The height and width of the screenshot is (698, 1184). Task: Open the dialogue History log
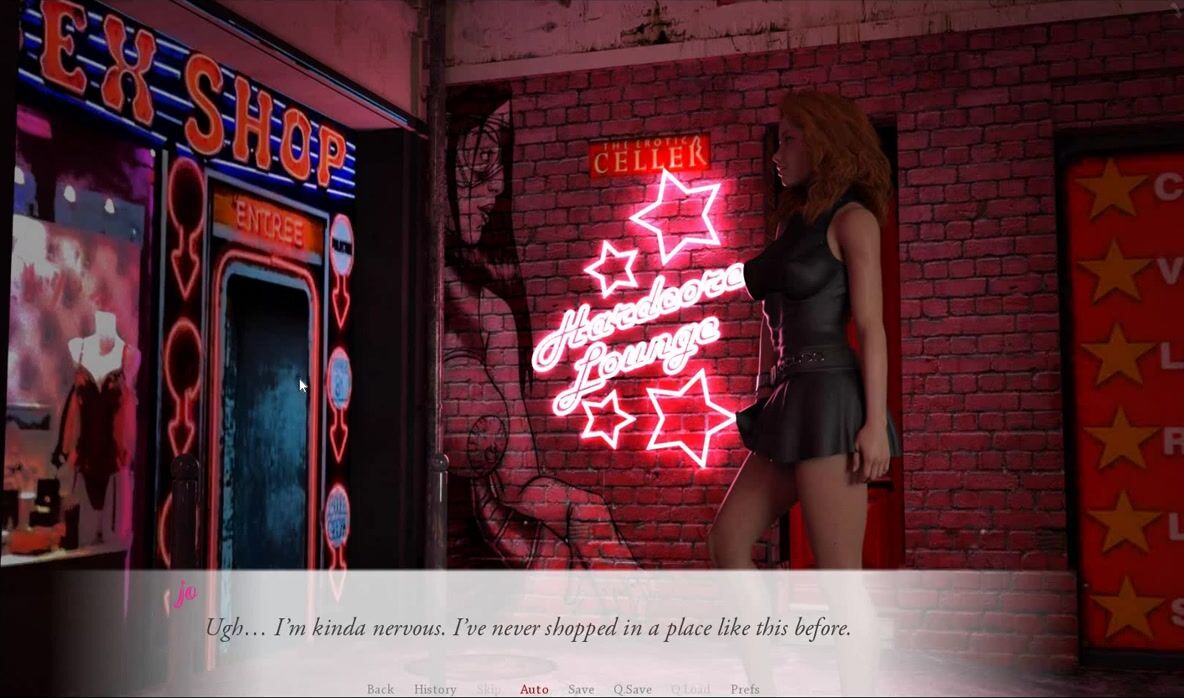click(x=435, y=689)
